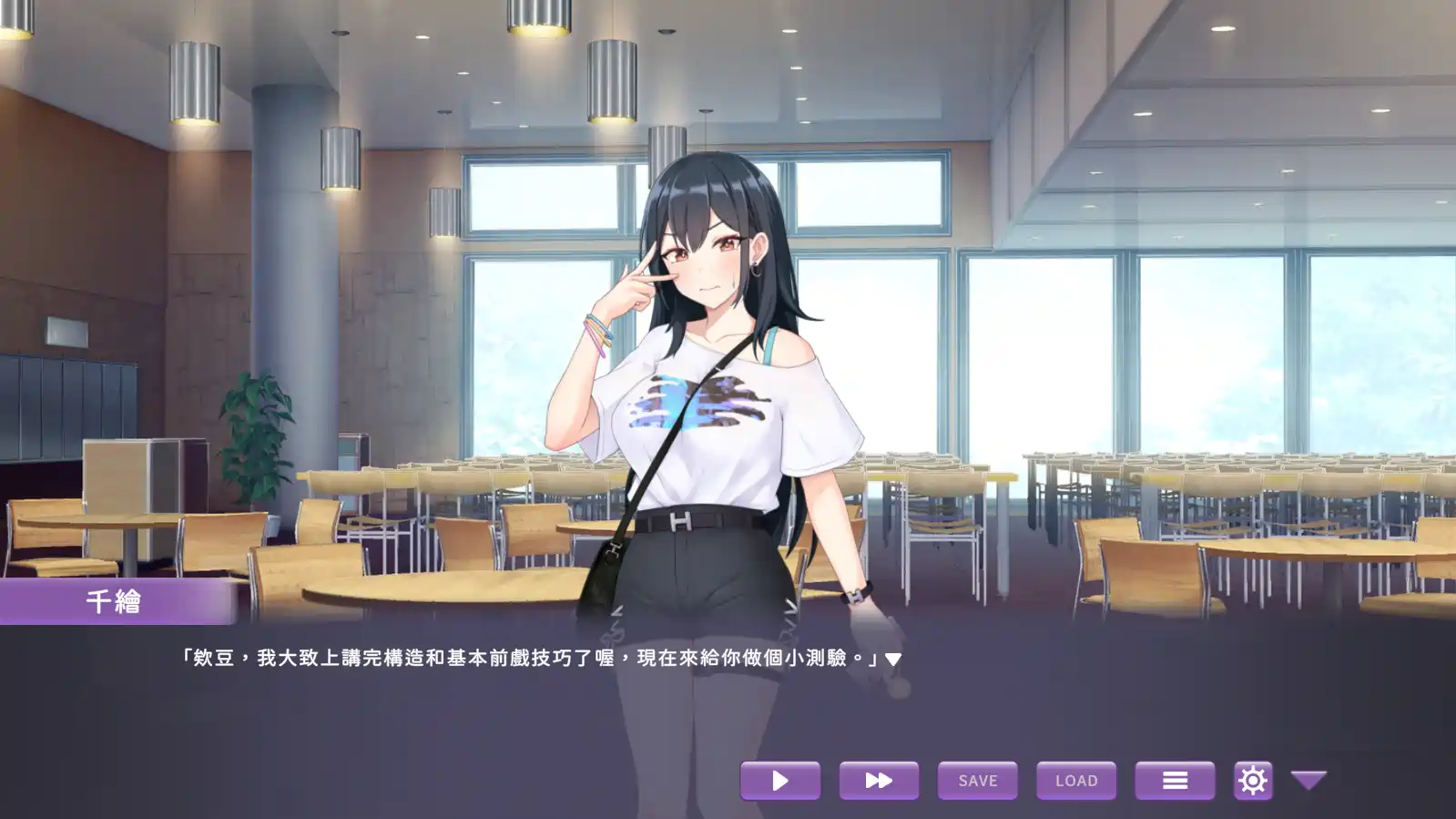Open the game menu with the hamburger icon
The width and height of the screenshot is (1456, 819).
click(x=1175, y=780)
